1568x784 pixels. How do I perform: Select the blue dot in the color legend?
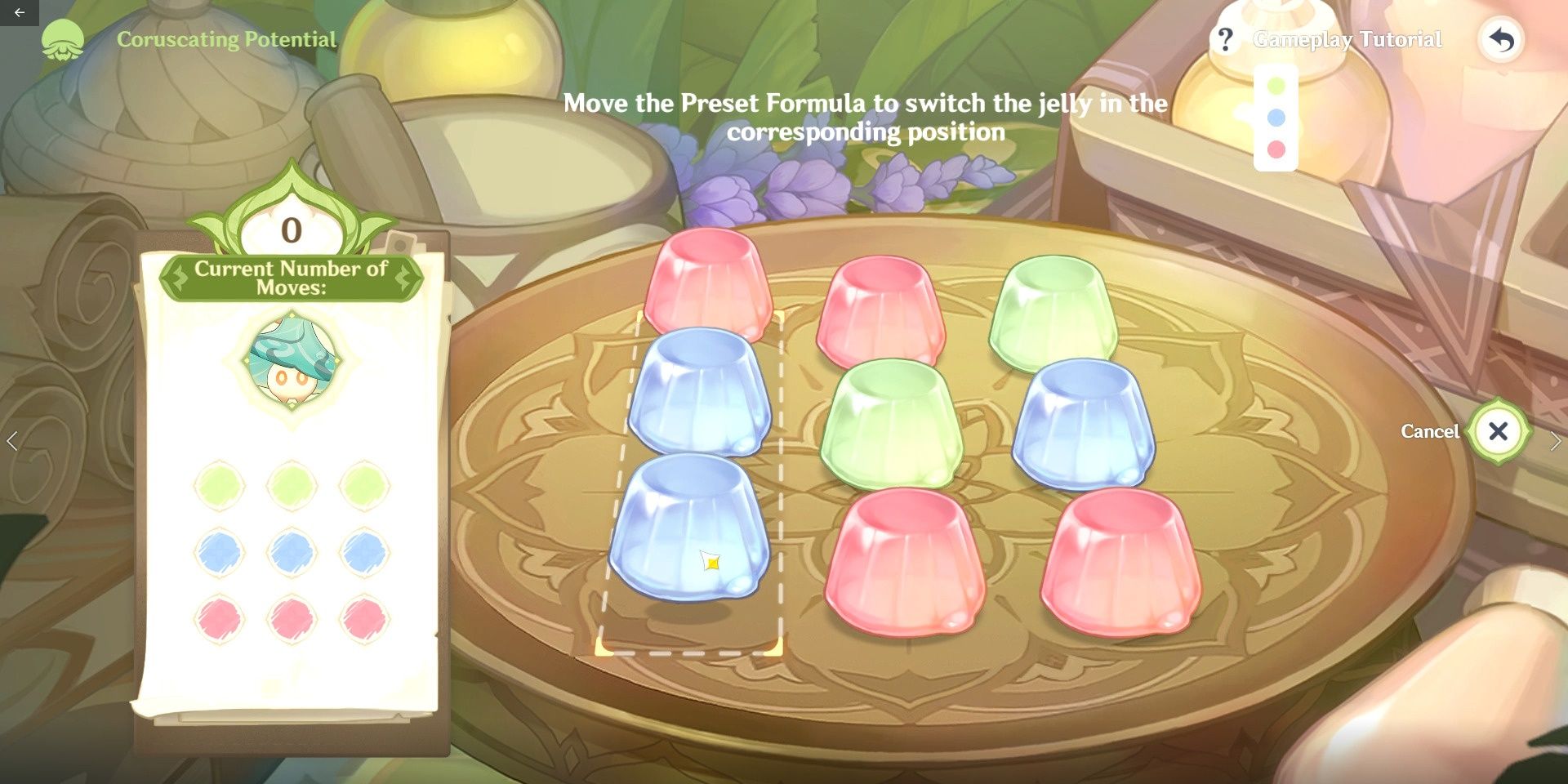(1278, 116)
